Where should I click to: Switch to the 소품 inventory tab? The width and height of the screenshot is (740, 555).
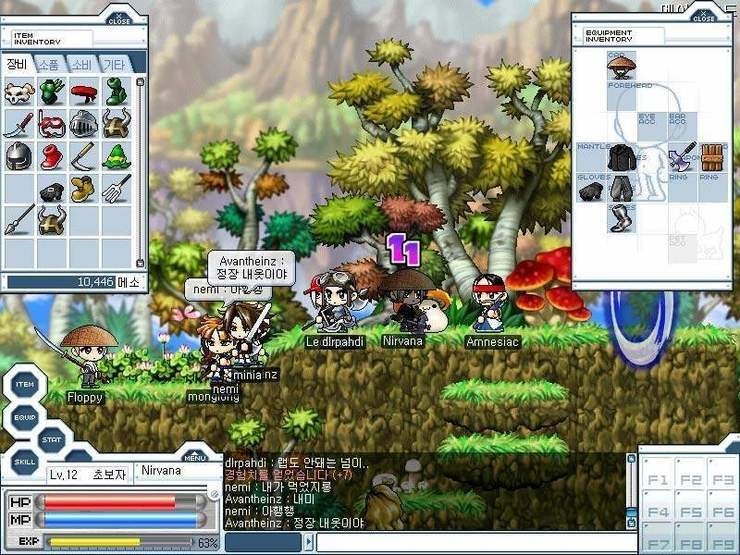pyautogui.click(x=49, y=64)
